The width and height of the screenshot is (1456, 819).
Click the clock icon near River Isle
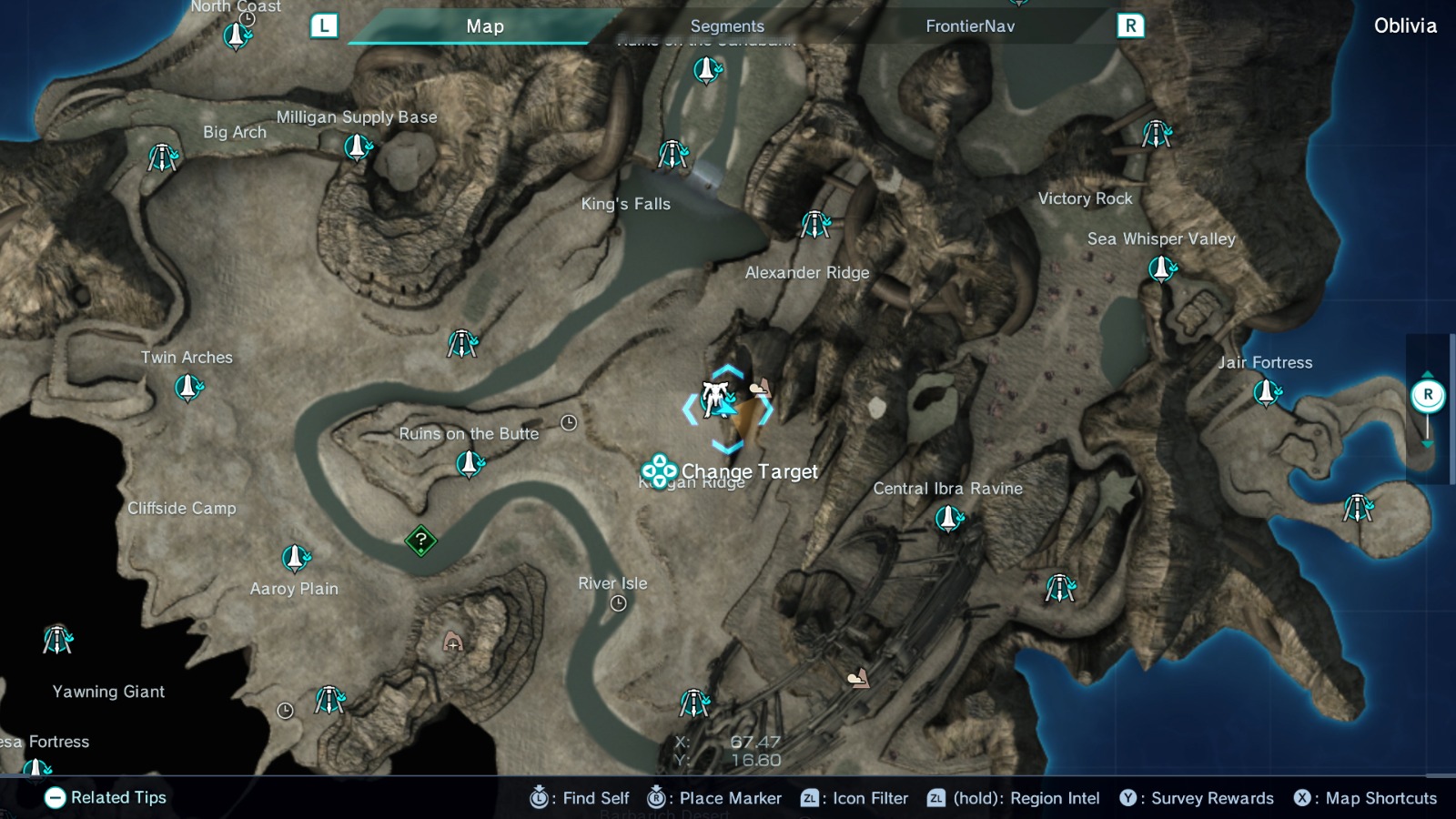pyautogui.click(x=620, y=602)
